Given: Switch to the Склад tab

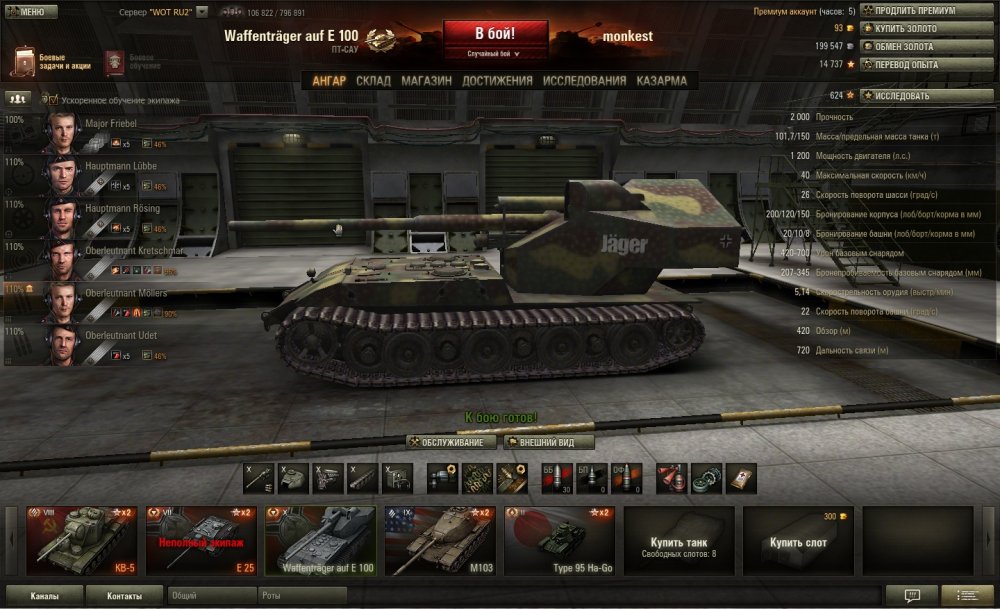Looking at the screenshot, I should tap(373, 81).
